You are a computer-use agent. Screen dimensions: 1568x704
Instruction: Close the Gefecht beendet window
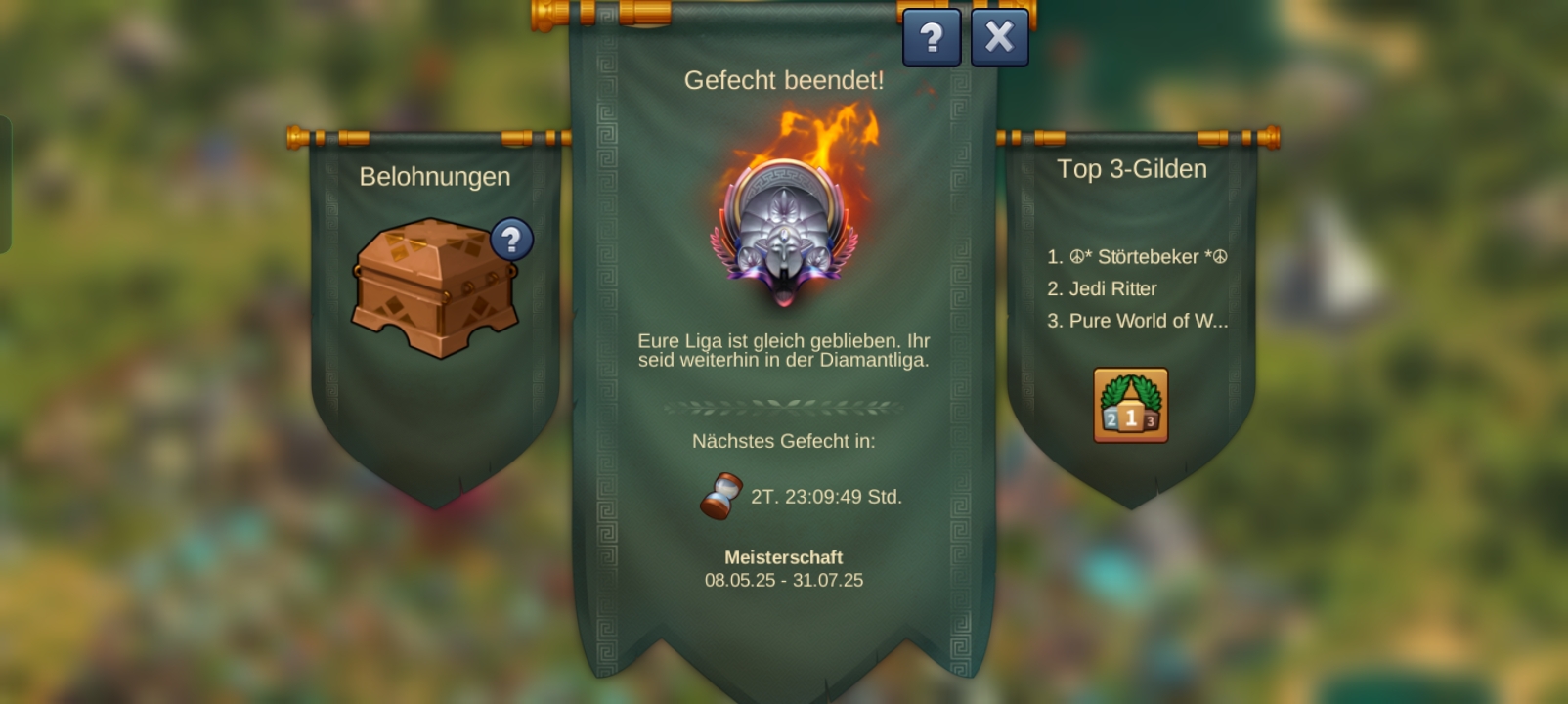tap(999, 37)
